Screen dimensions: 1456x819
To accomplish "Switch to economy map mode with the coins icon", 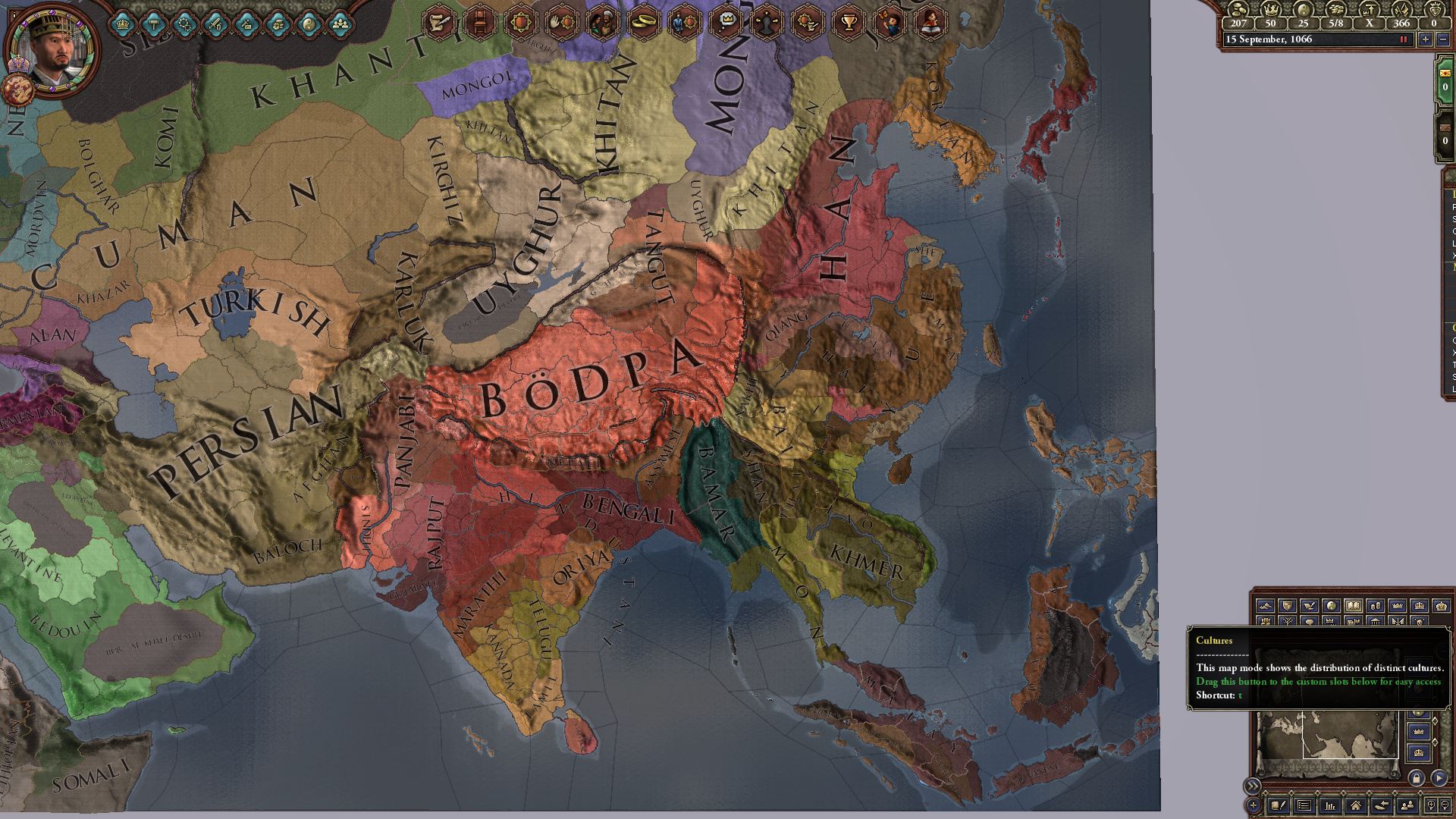I will coord(1376,604).
